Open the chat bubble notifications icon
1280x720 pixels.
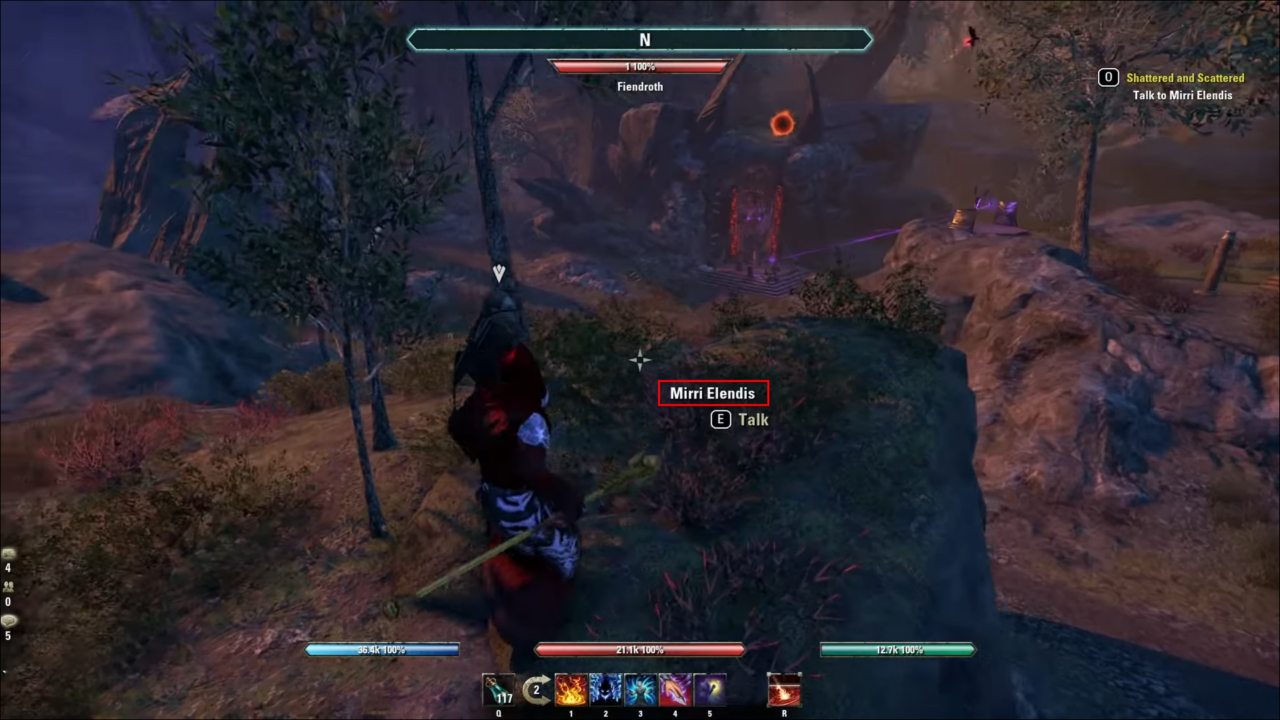point(9,620)
